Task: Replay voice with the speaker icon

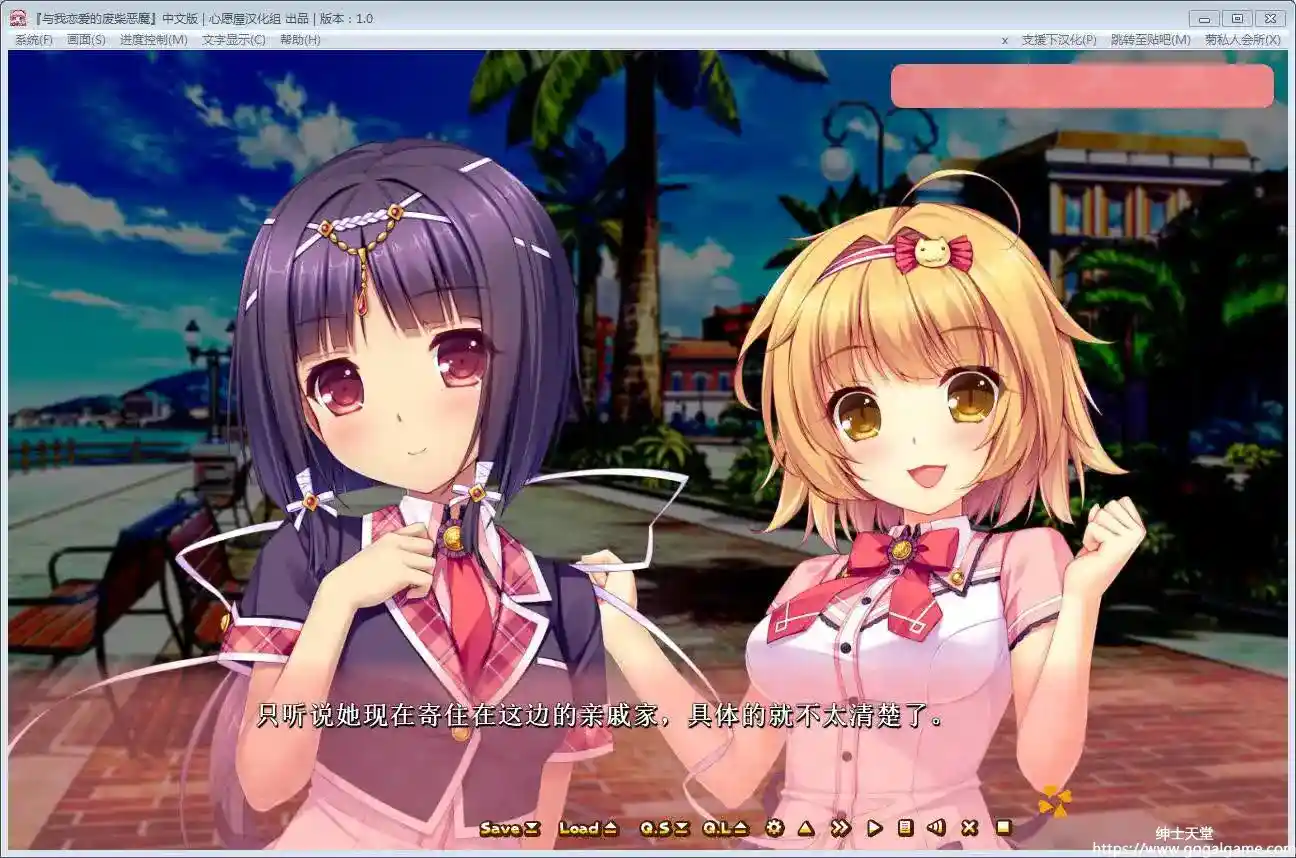Action: point(936,828)
